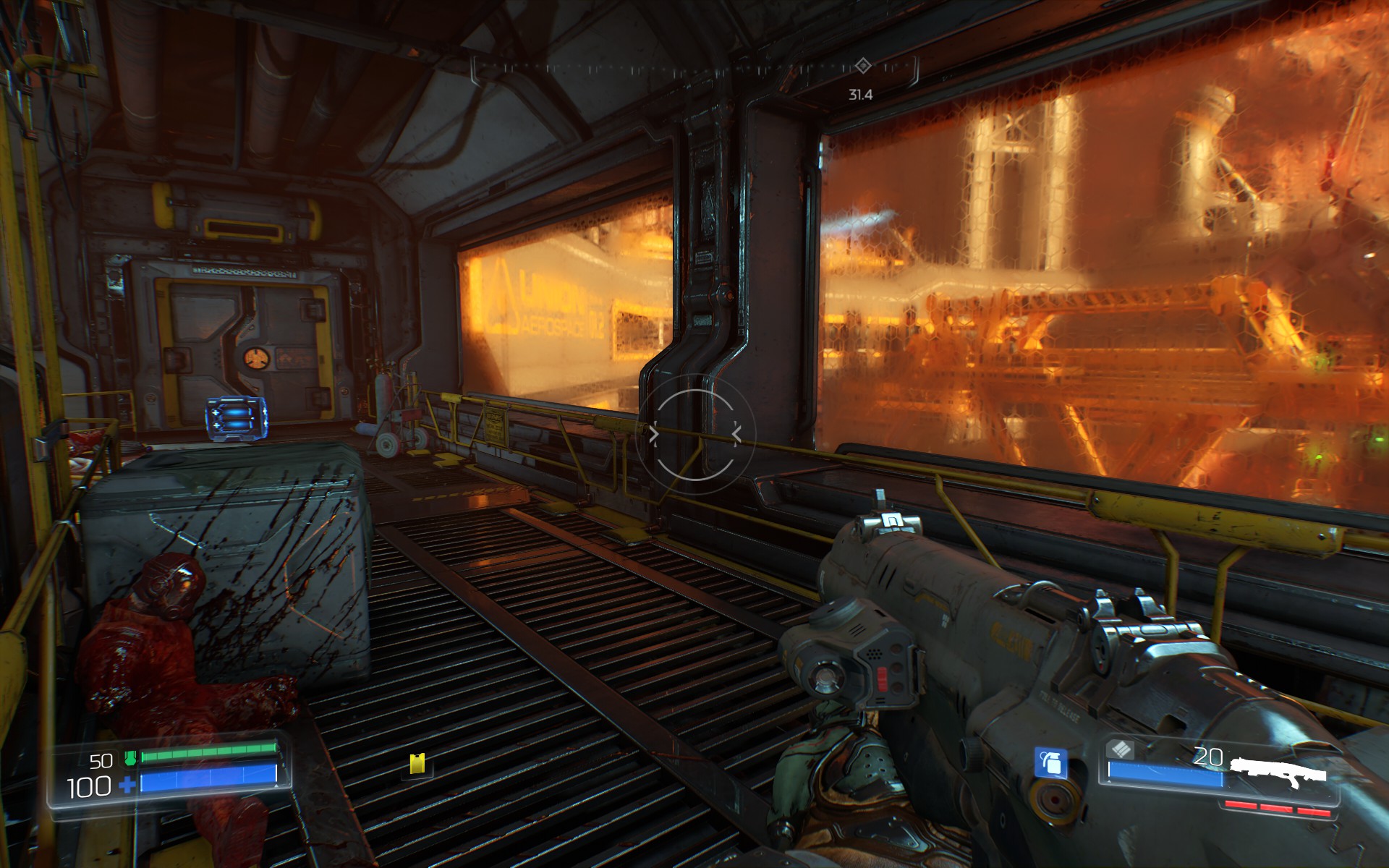
Task: Select the yellow keycard icon
Action: tap(417, 764)
